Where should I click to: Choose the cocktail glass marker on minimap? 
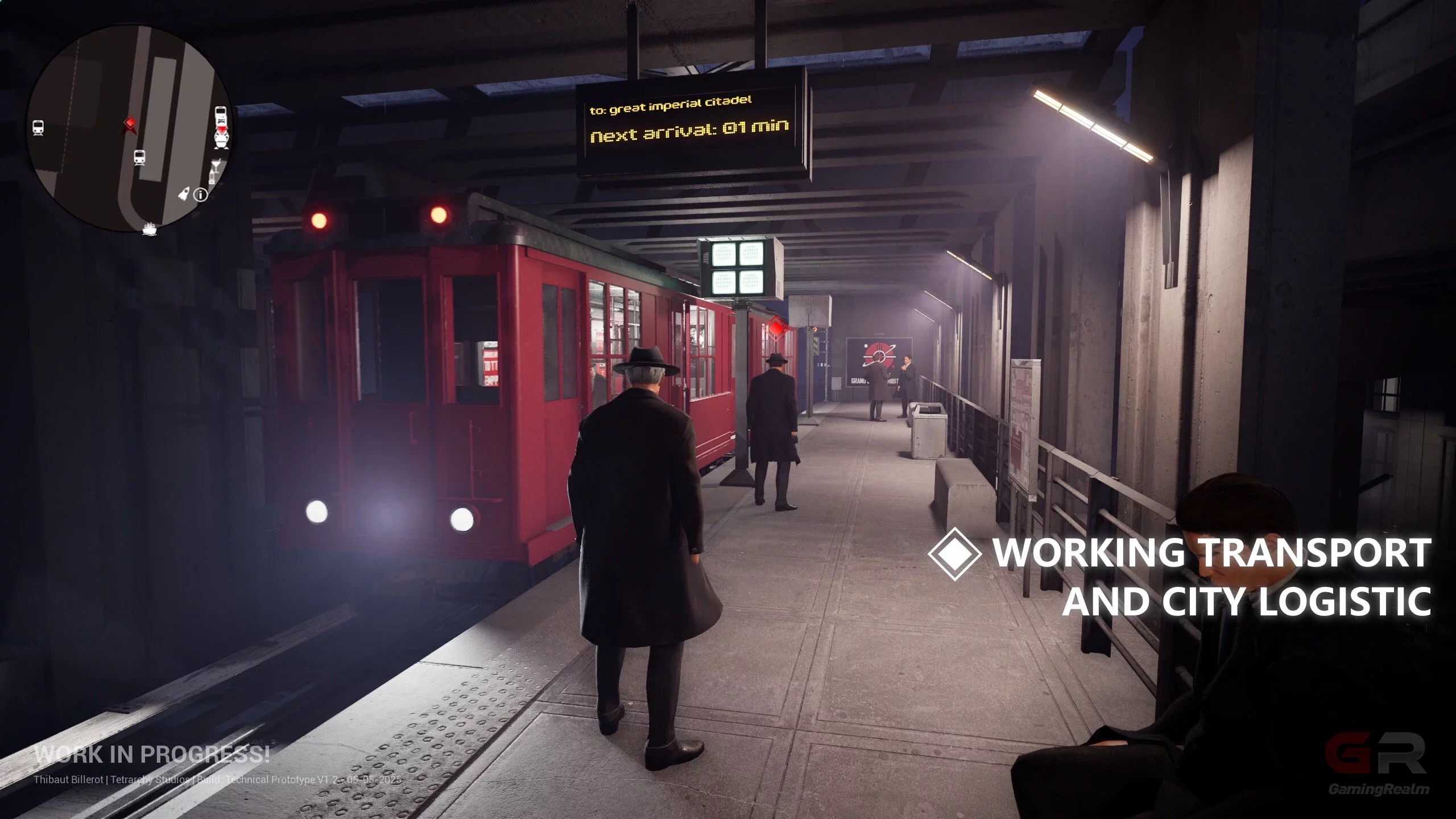tap(217, 166)
